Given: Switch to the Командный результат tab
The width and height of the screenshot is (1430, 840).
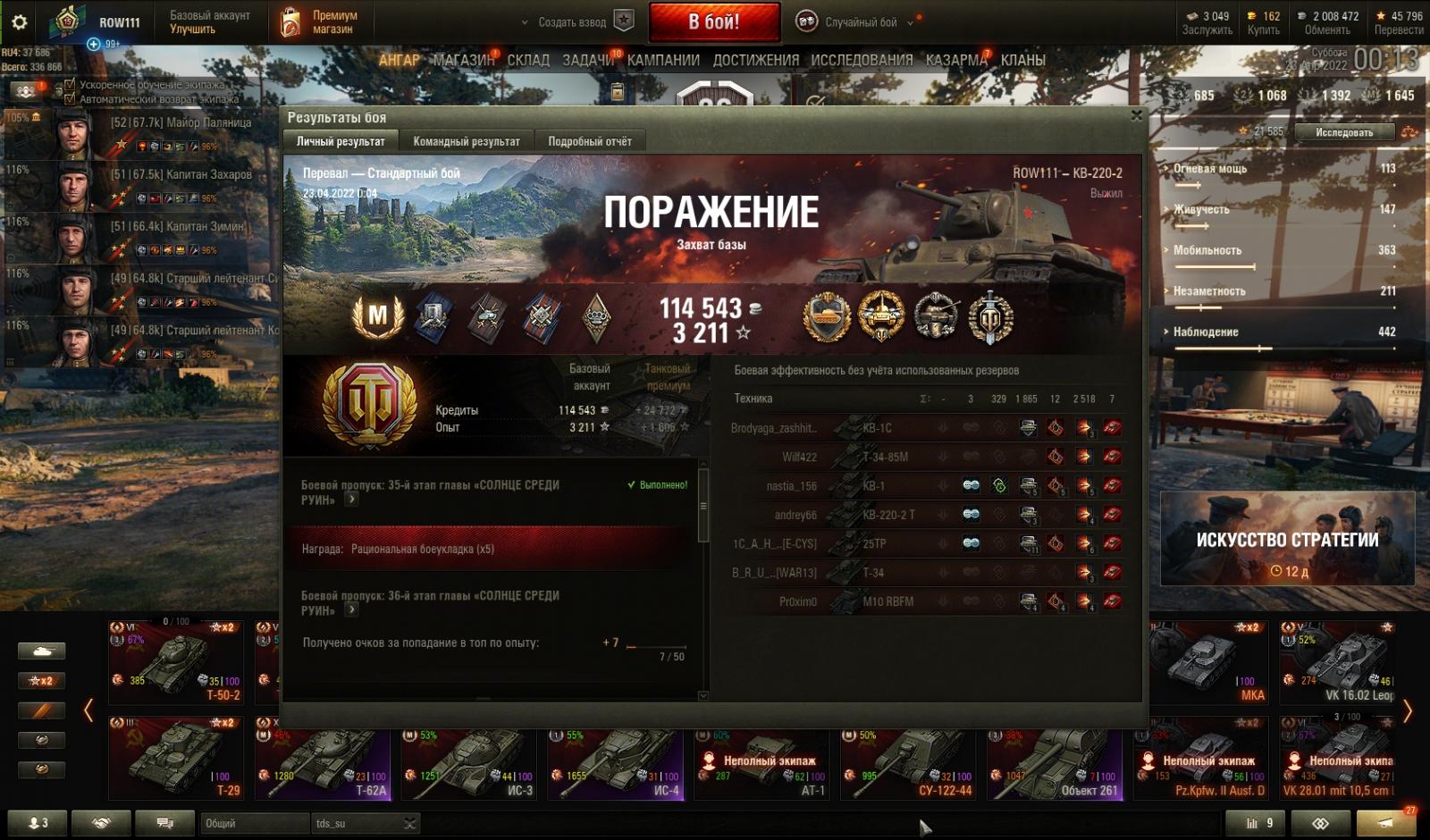Looking at the screenshot, I should click(x=466, y=141).
